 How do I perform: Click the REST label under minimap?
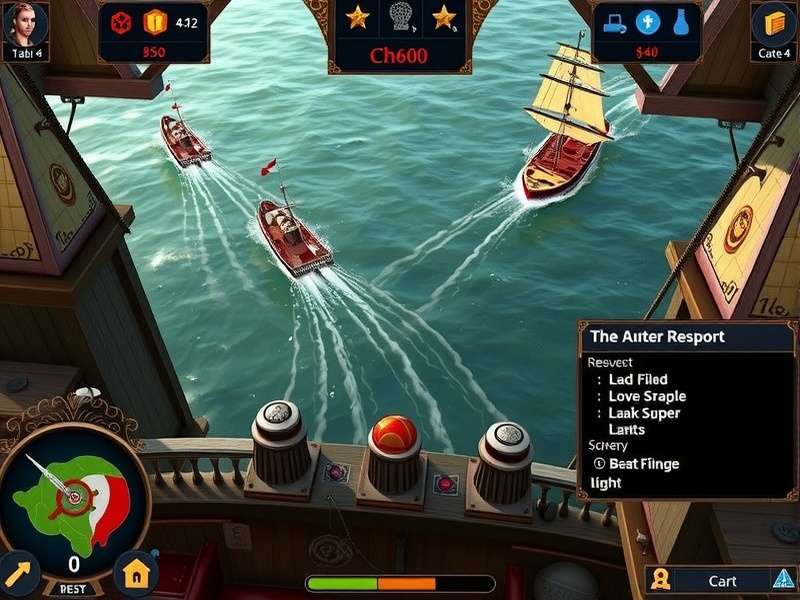pyautogui.click(x=74, y=590)
